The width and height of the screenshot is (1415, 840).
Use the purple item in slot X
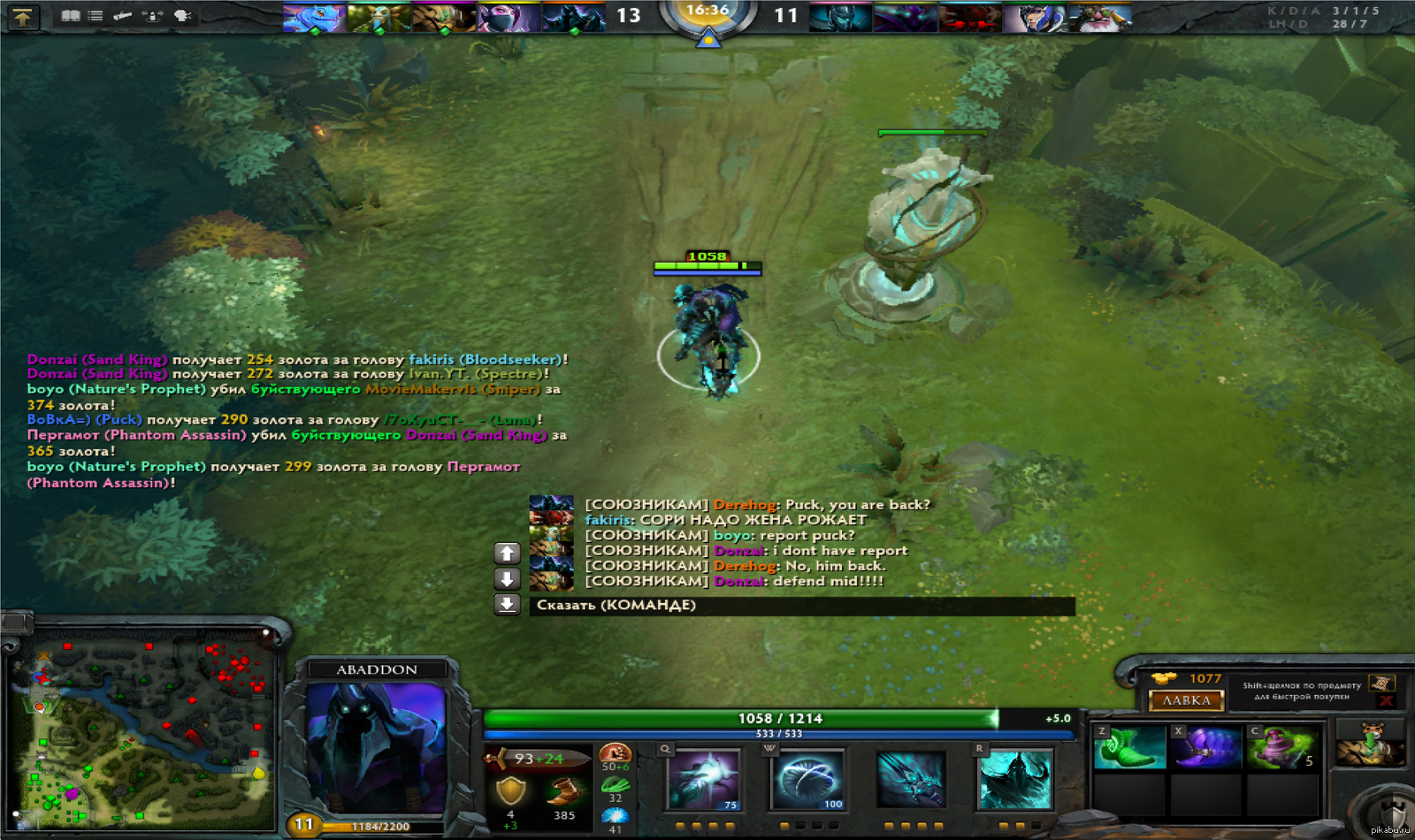[1206, 747]
